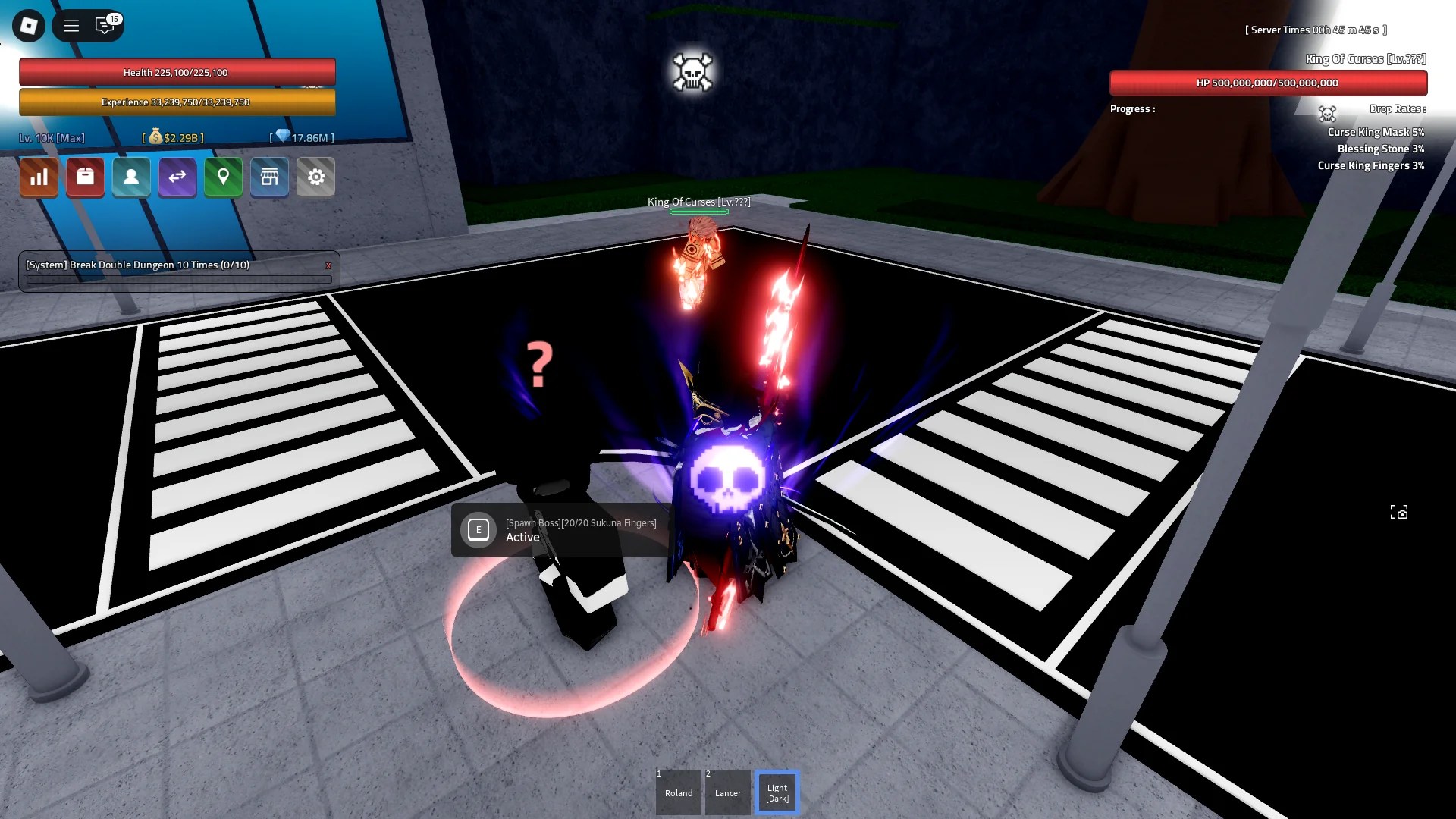Open the stats bar chart icon
The width and height of the screenshot is (1456, 819).
click(39, 177)
